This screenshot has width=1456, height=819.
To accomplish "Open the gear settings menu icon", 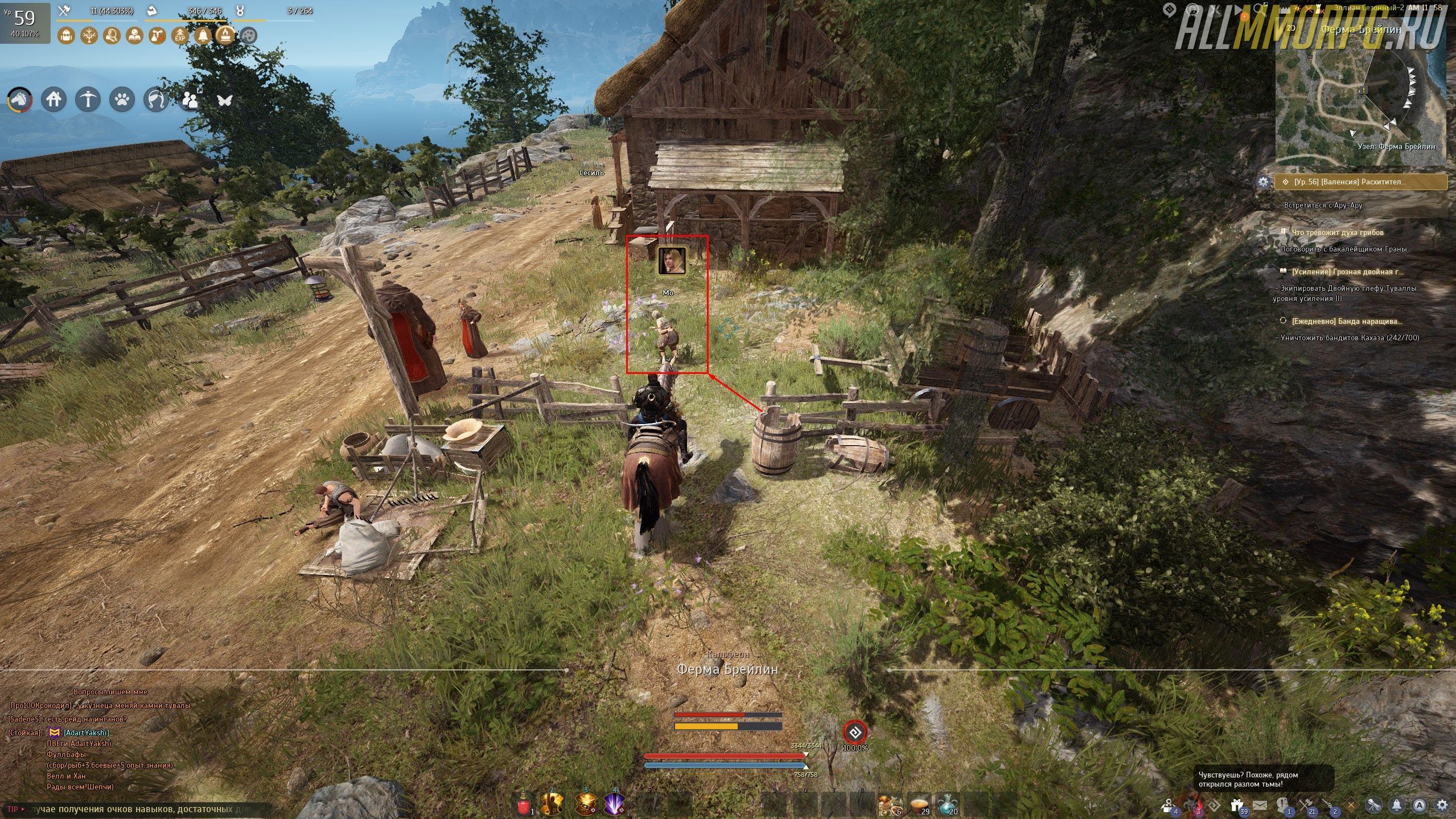I will click(x=1442, y=805).
